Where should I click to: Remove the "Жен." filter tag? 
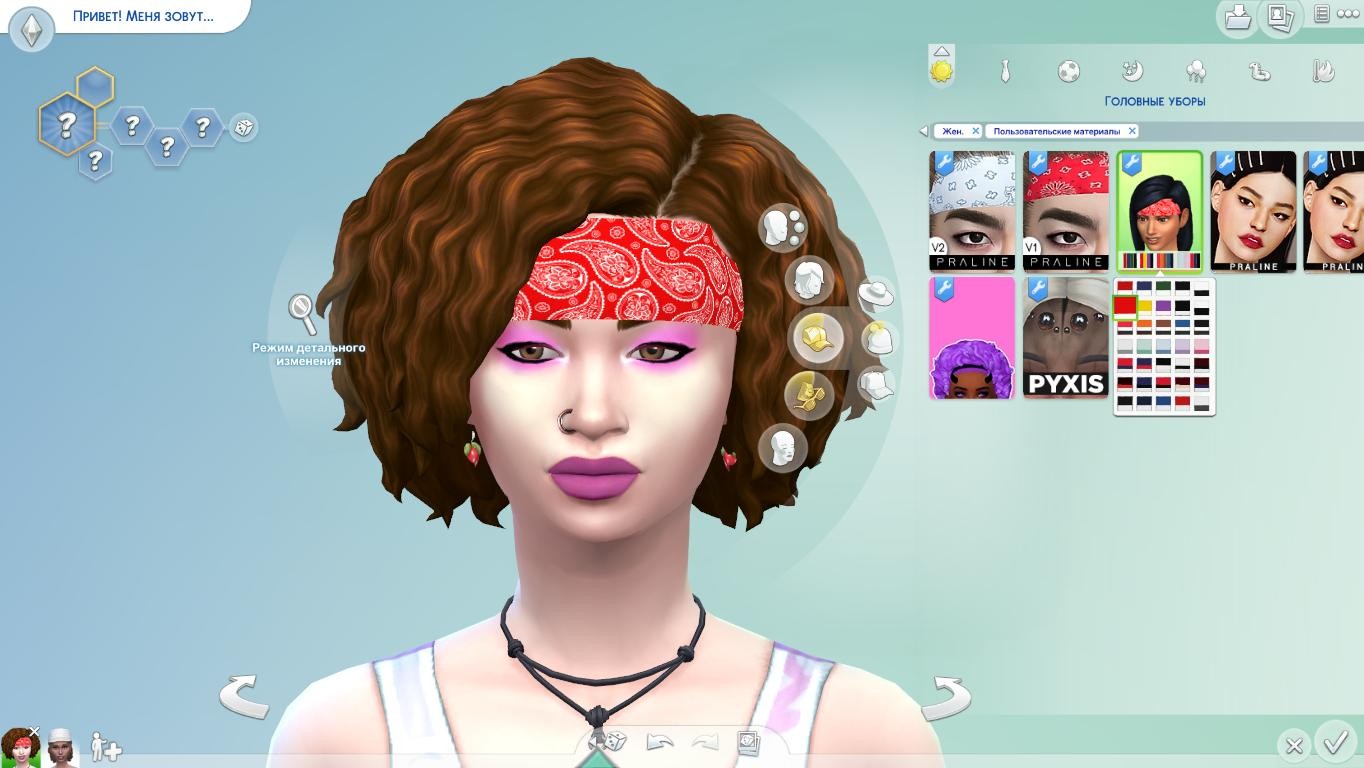point(976,131)
